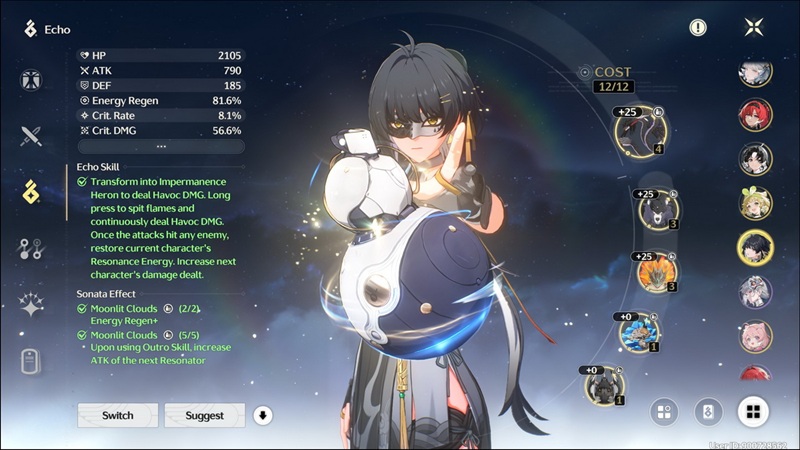Choose the white-haired character portrait at the top
Image resolution: width=800 pixels, height=450 pixels.
tap(755, 72)
